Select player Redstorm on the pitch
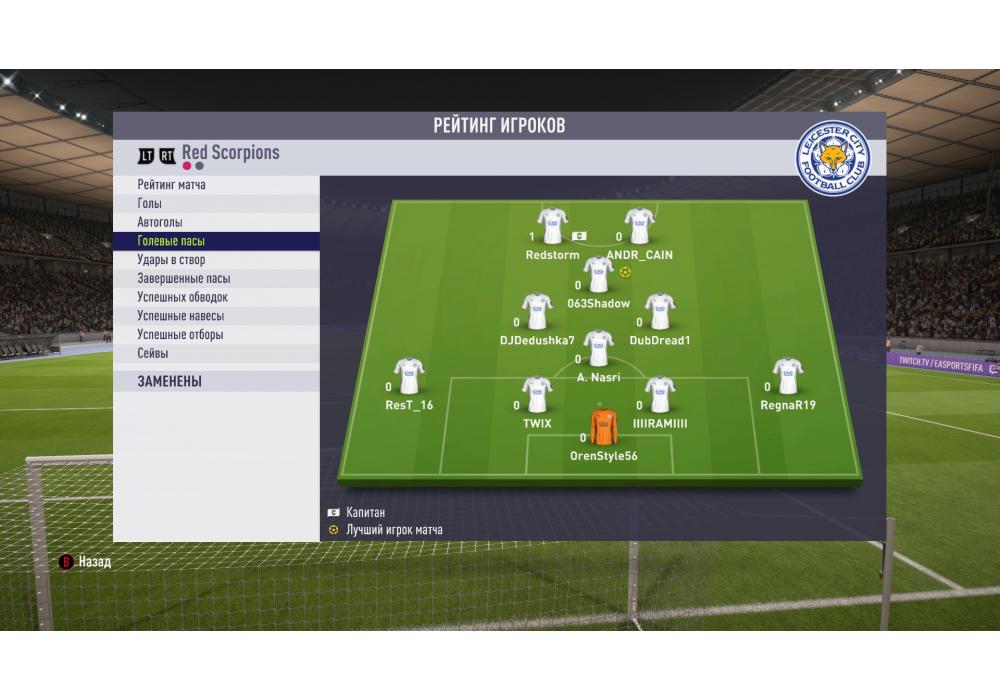The width and height of the screenshot is (1000, 700). 552,227
